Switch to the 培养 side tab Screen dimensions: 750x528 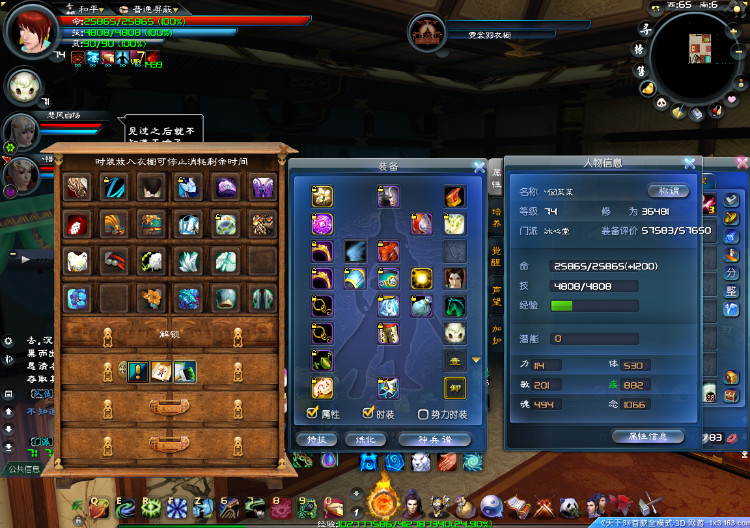(x=496, y=213)
